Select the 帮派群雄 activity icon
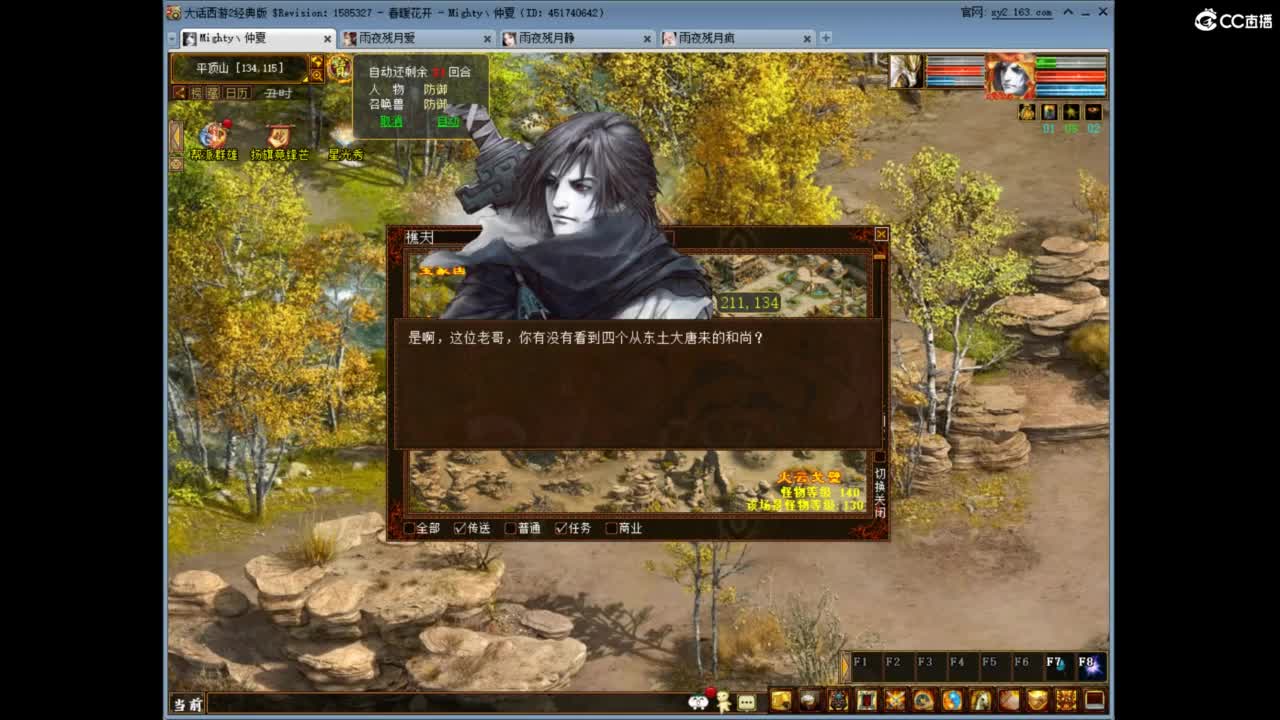The width and height of the screenshot is (1280, 720). coord(213,134)
